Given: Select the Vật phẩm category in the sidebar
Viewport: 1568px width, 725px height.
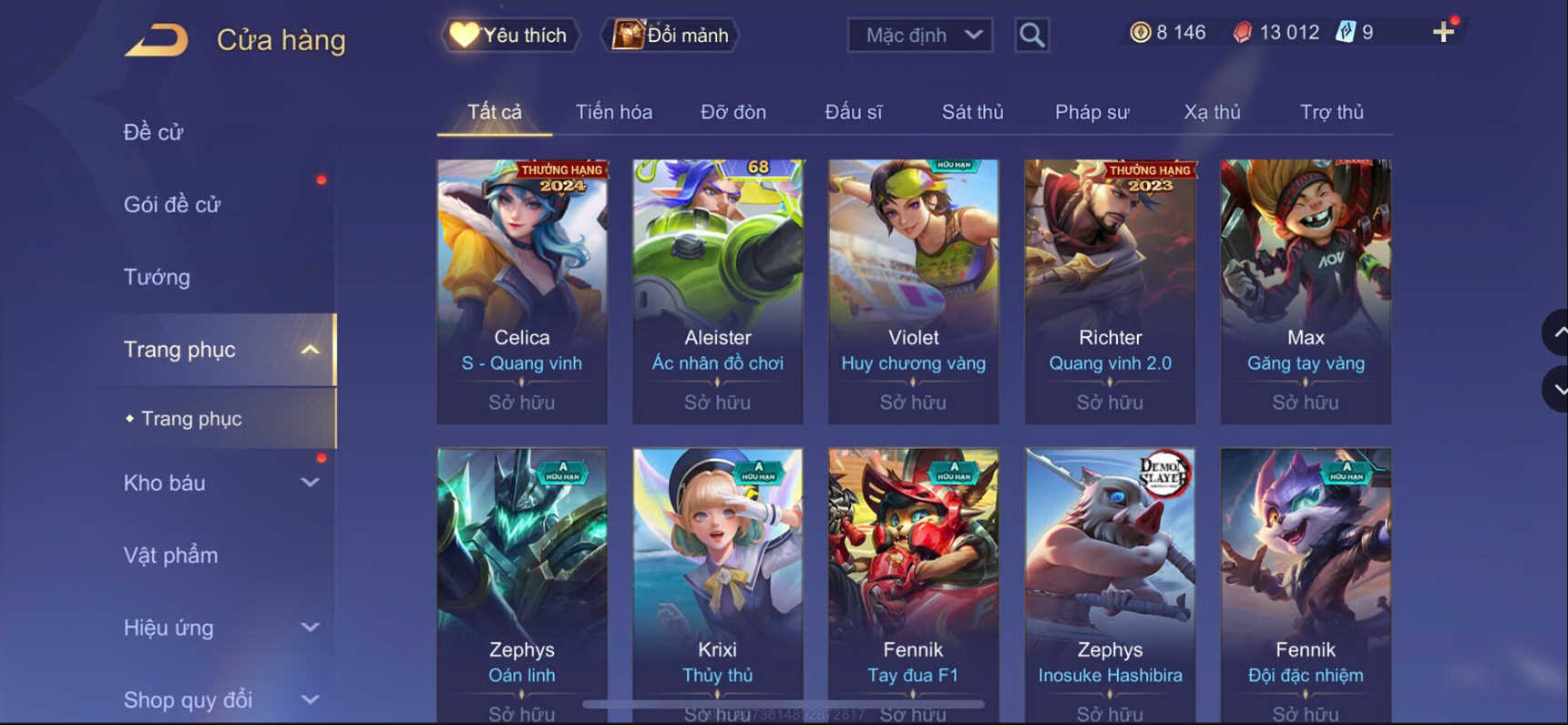Looking at the screenshot, I should tap(169, 555).
